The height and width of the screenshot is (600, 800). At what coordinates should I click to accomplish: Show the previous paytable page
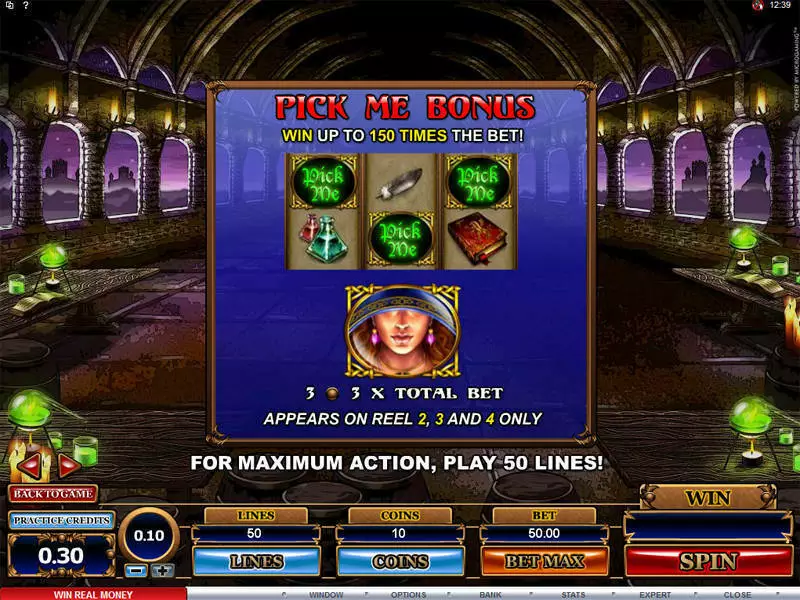(28, 465)
